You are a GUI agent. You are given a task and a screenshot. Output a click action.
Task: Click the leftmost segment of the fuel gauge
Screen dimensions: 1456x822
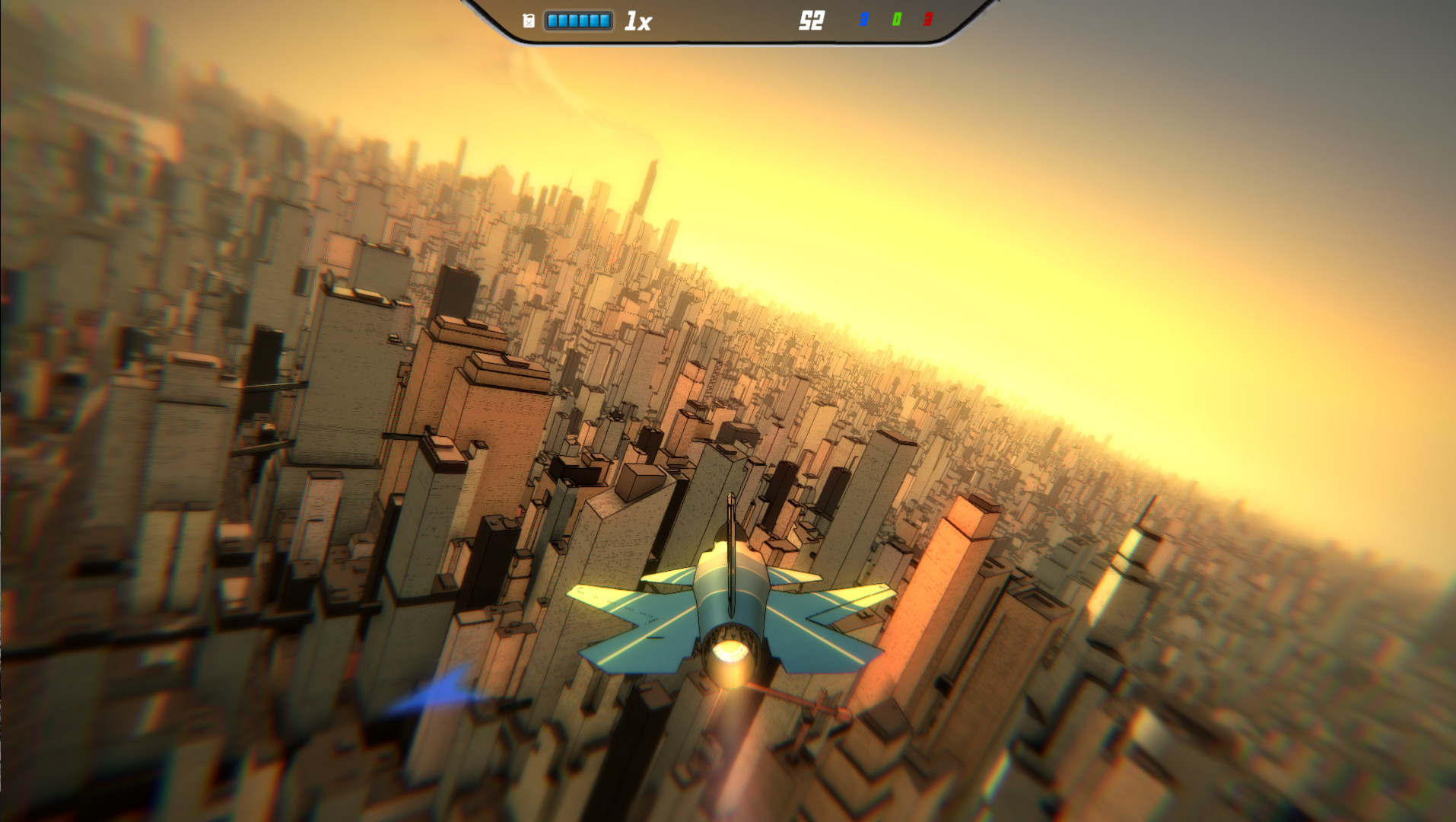pos(552,20)
